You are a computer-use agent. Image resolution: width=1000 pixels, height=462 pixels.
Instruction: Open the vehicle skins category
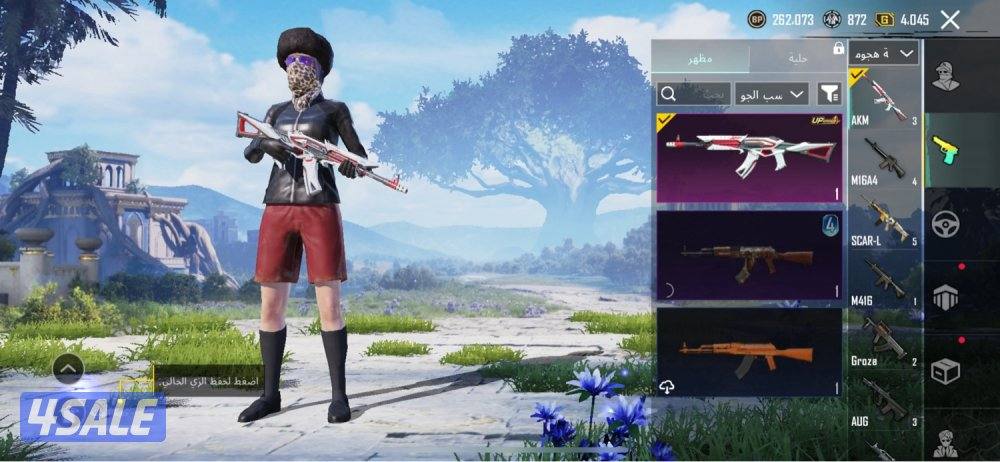[946, 223]
